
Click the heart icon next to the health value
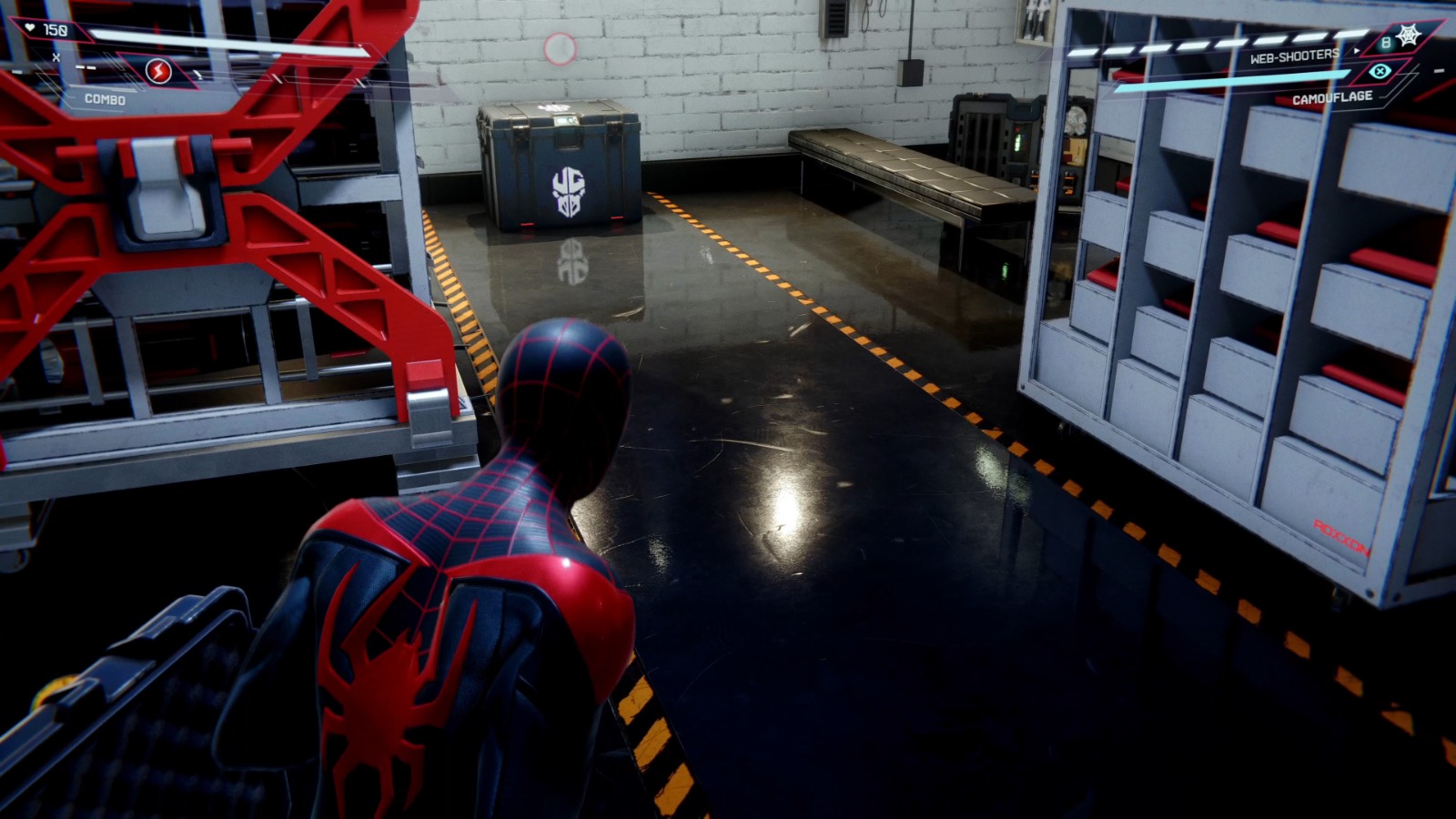click(x=30, y=28)
